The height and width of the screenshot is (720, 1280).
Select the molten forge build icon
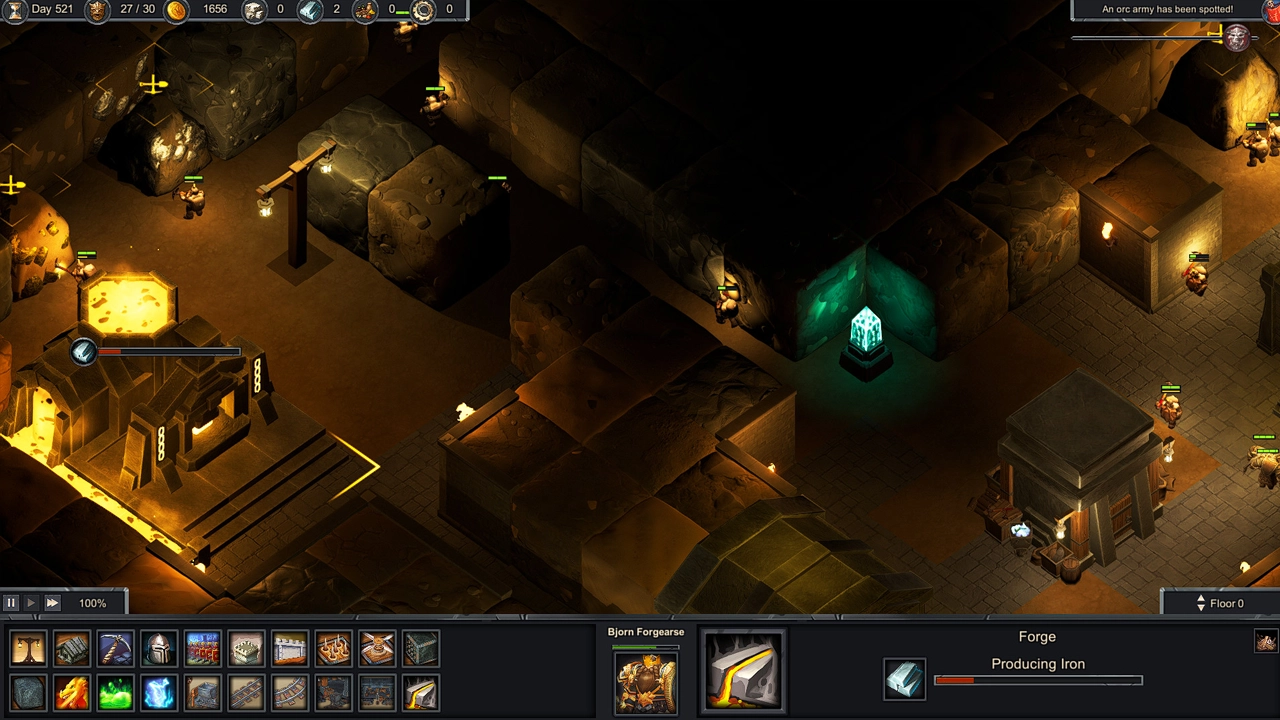coord(421,693)
